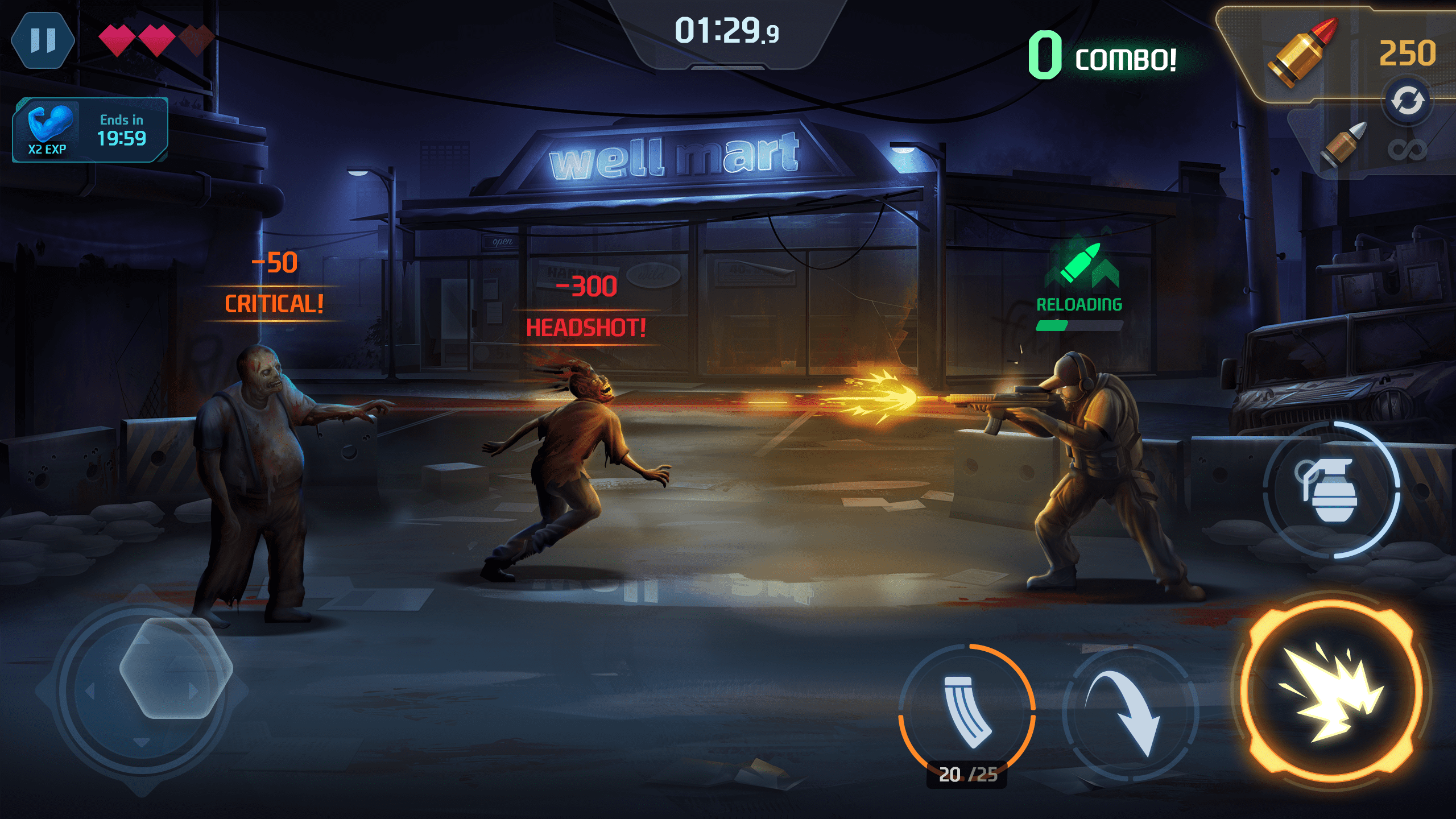Swap ammo type with the circular arrows button
Image resolution: width=1456 pixels, height=819 pixels.
[1407, 102]
